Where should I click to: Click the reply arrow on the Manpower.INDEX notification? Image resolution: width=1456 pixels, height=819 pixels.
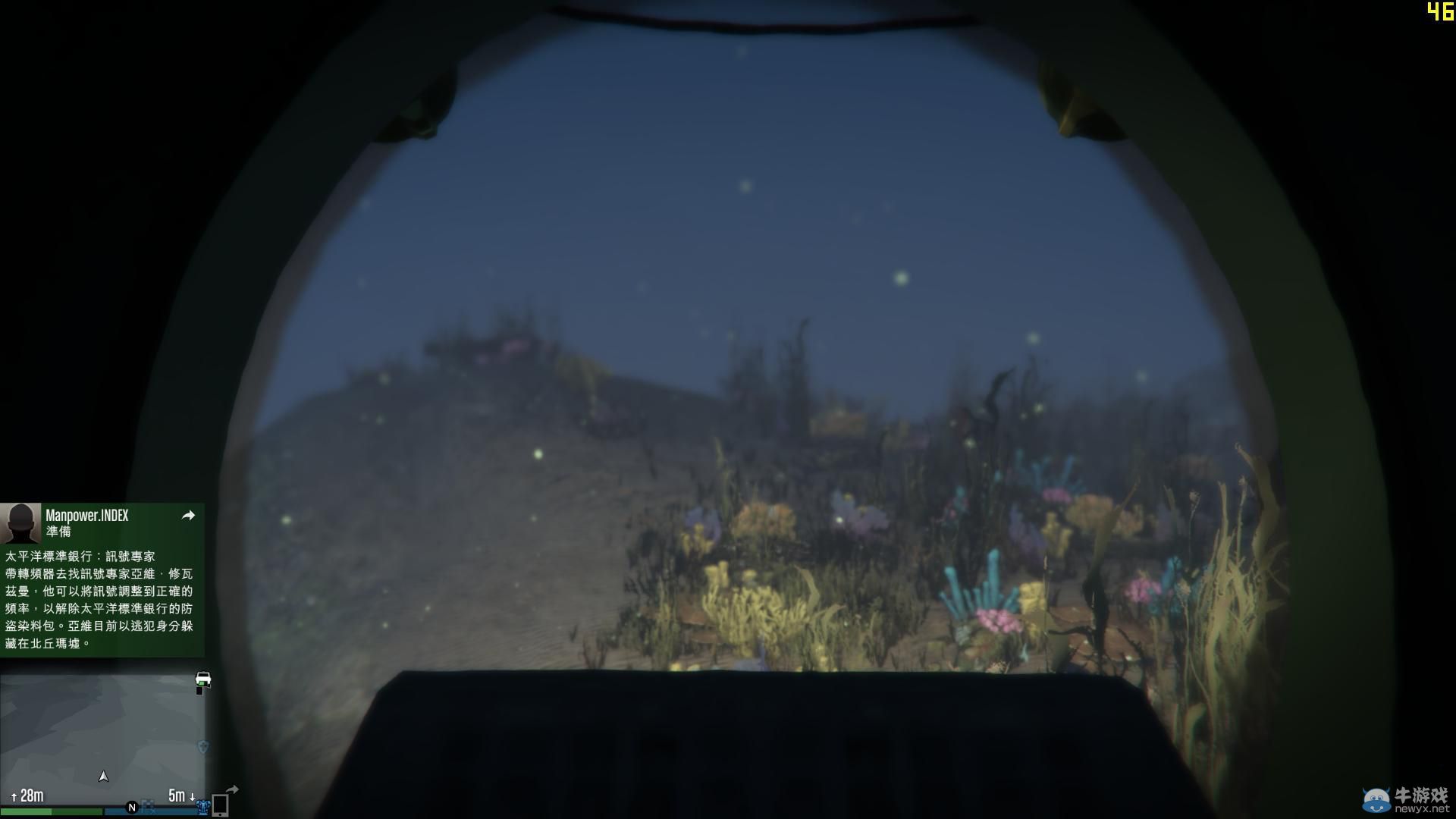pos(187,515)
